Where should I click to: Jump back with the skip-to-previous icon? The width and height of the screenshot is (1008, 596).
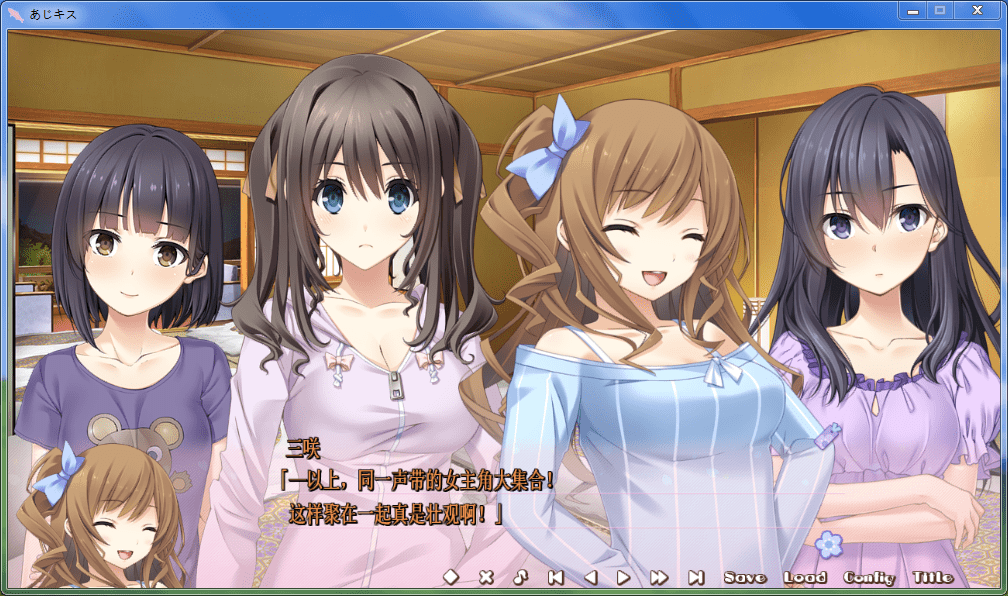[555, 577]
